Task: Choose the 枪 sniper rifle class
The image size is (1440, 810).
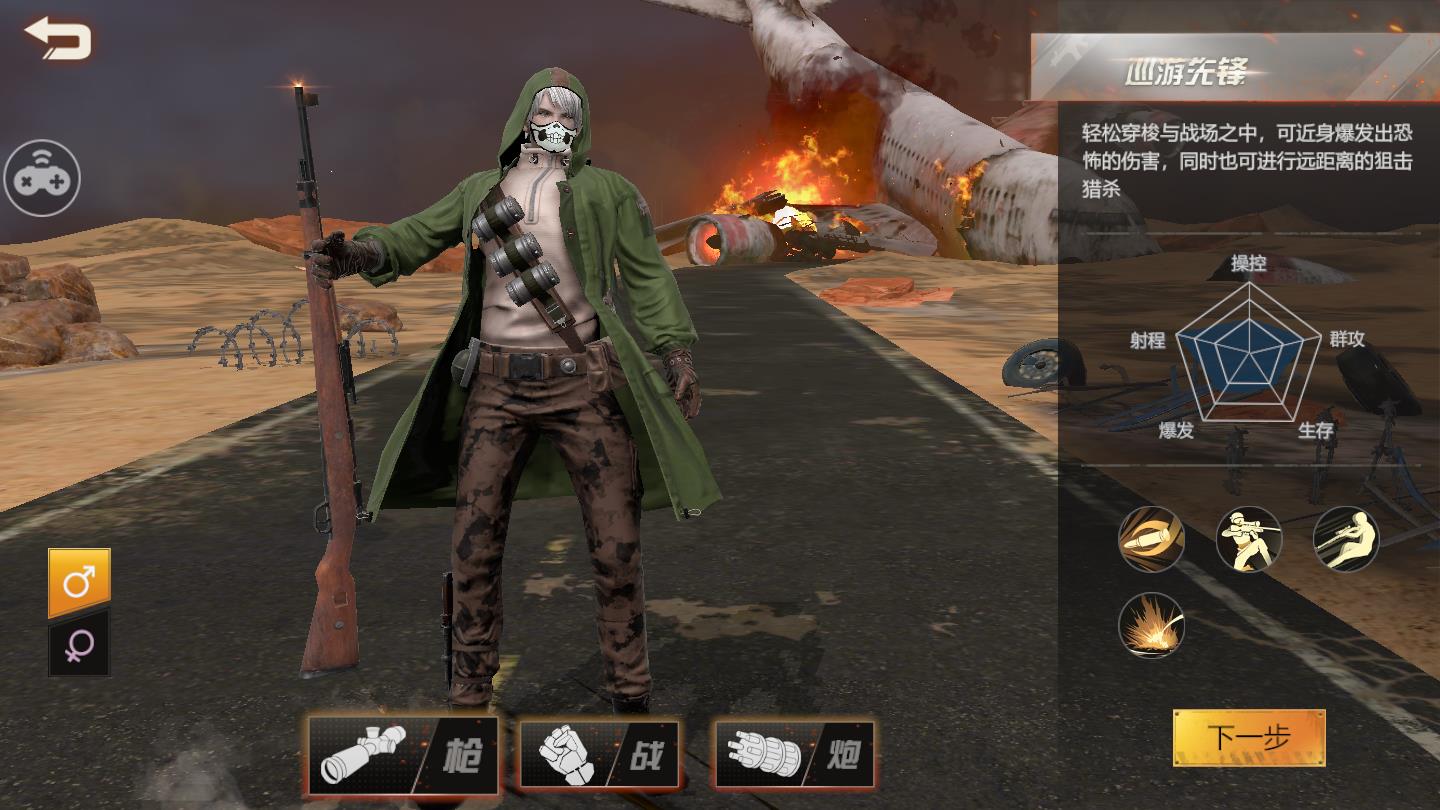Action: pyautogui.click(x=403, y=754)
